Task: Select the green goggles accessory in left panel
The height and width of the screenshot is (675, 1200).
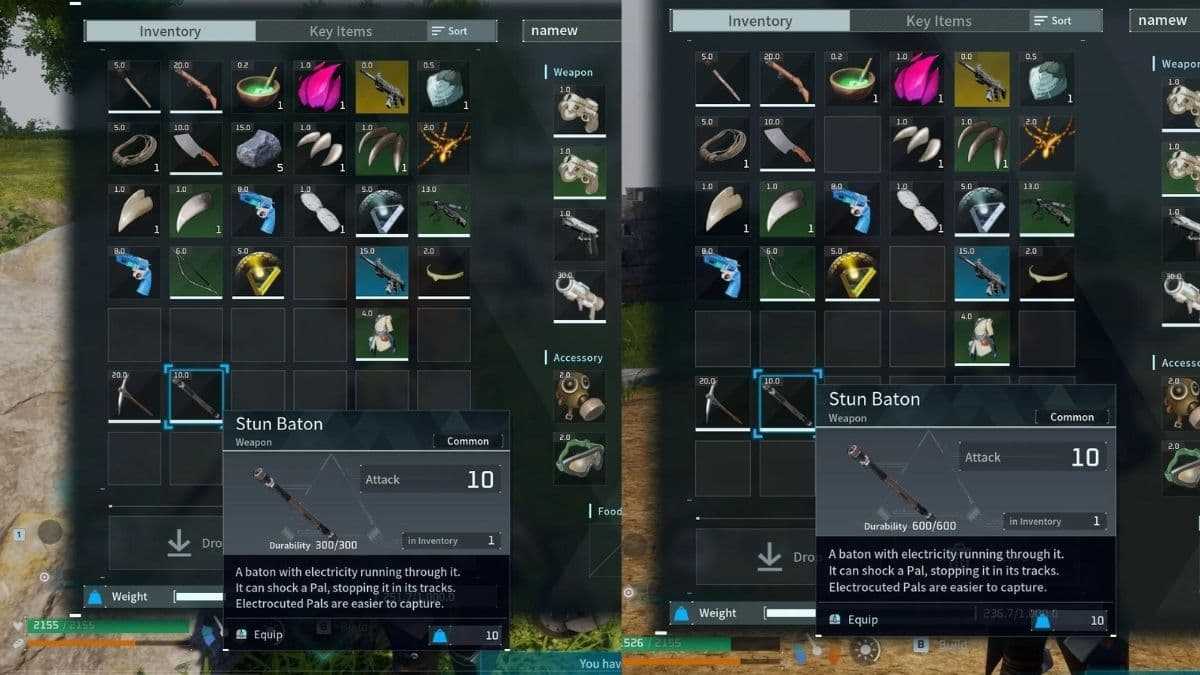Action: [x=579, y=459]
